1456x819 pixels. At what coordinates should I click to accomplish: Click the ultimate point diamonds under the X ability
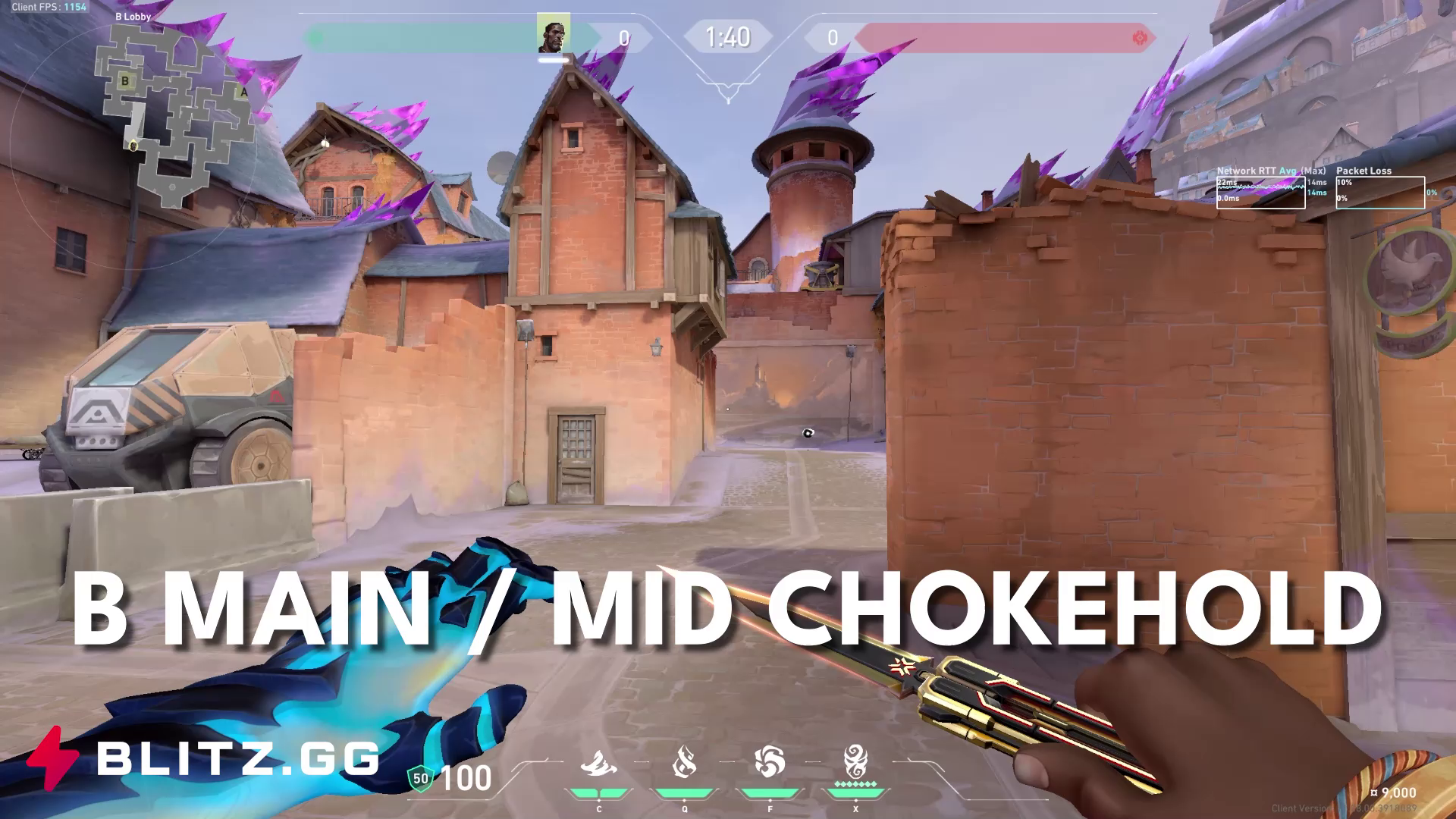tap(855, 784)
